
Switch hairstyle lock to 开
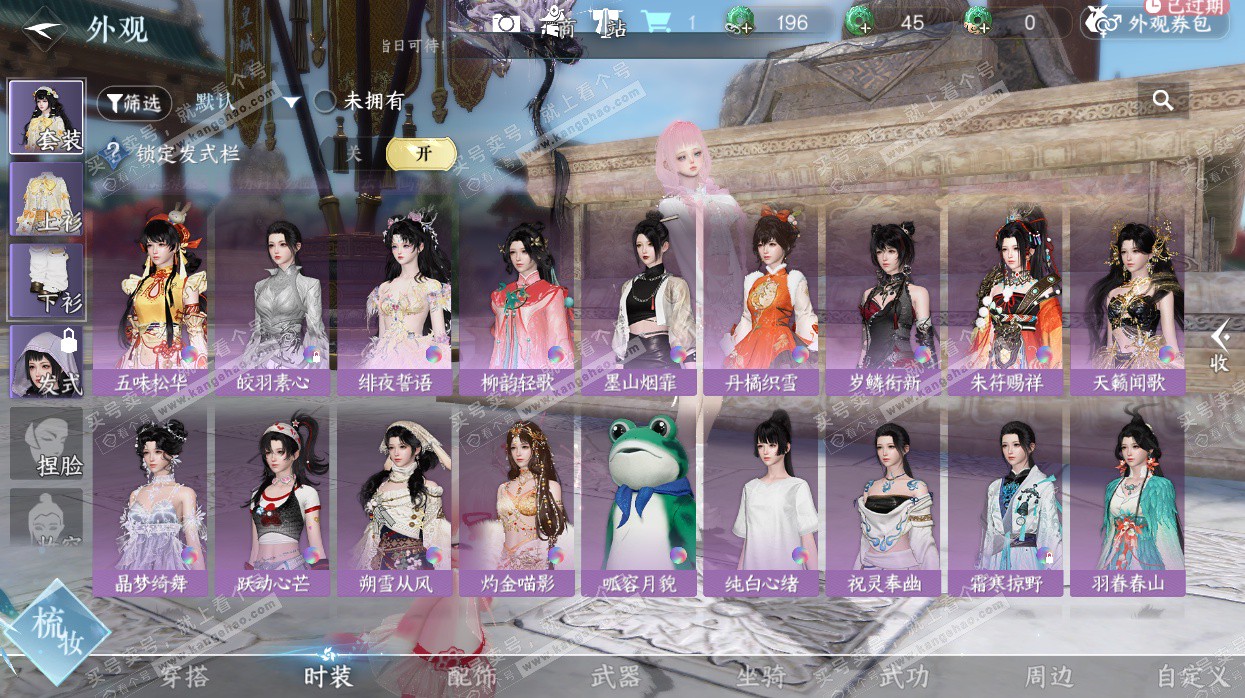(422, 153)
